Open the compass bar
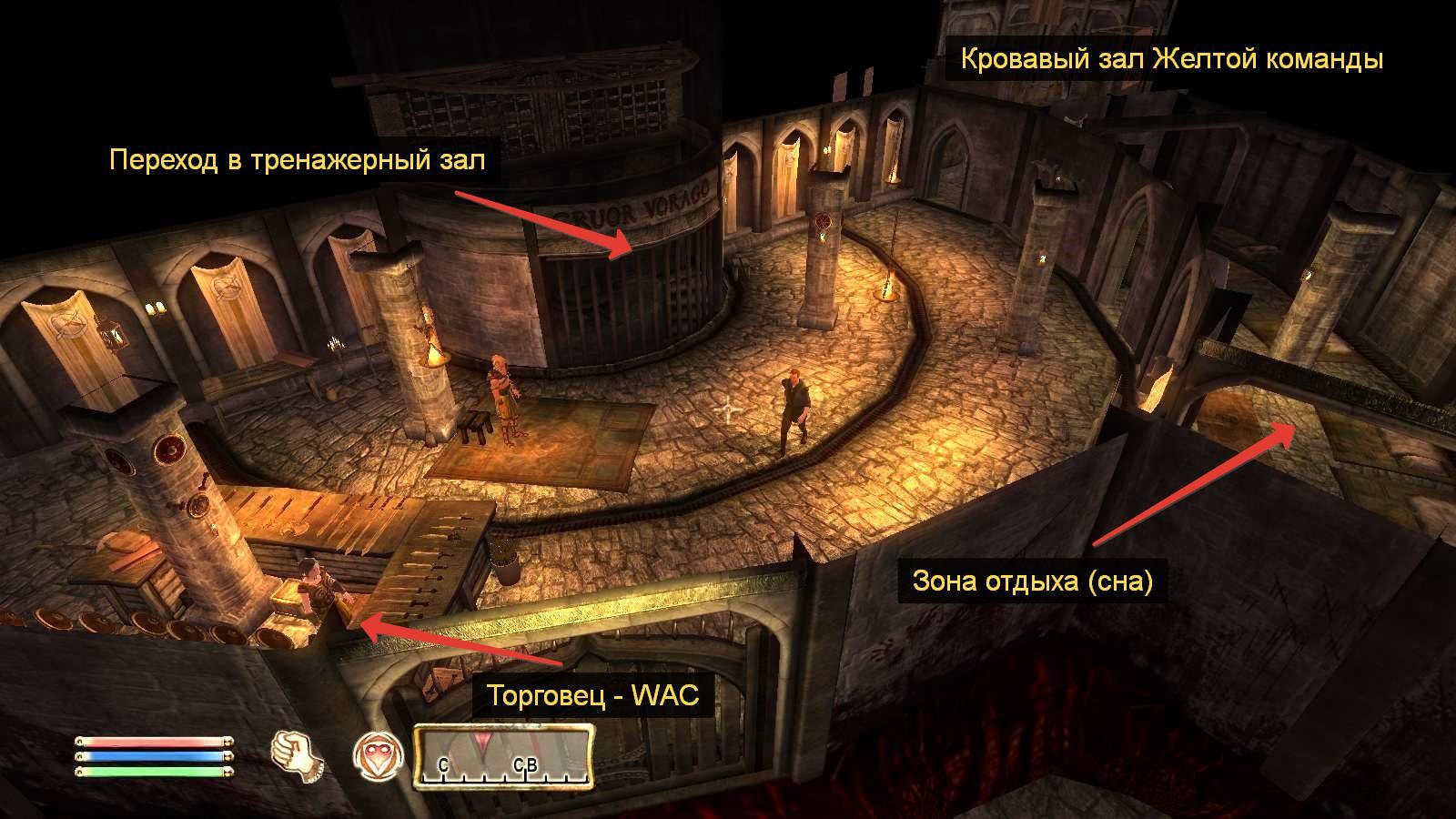 click(x=503, y=755)
